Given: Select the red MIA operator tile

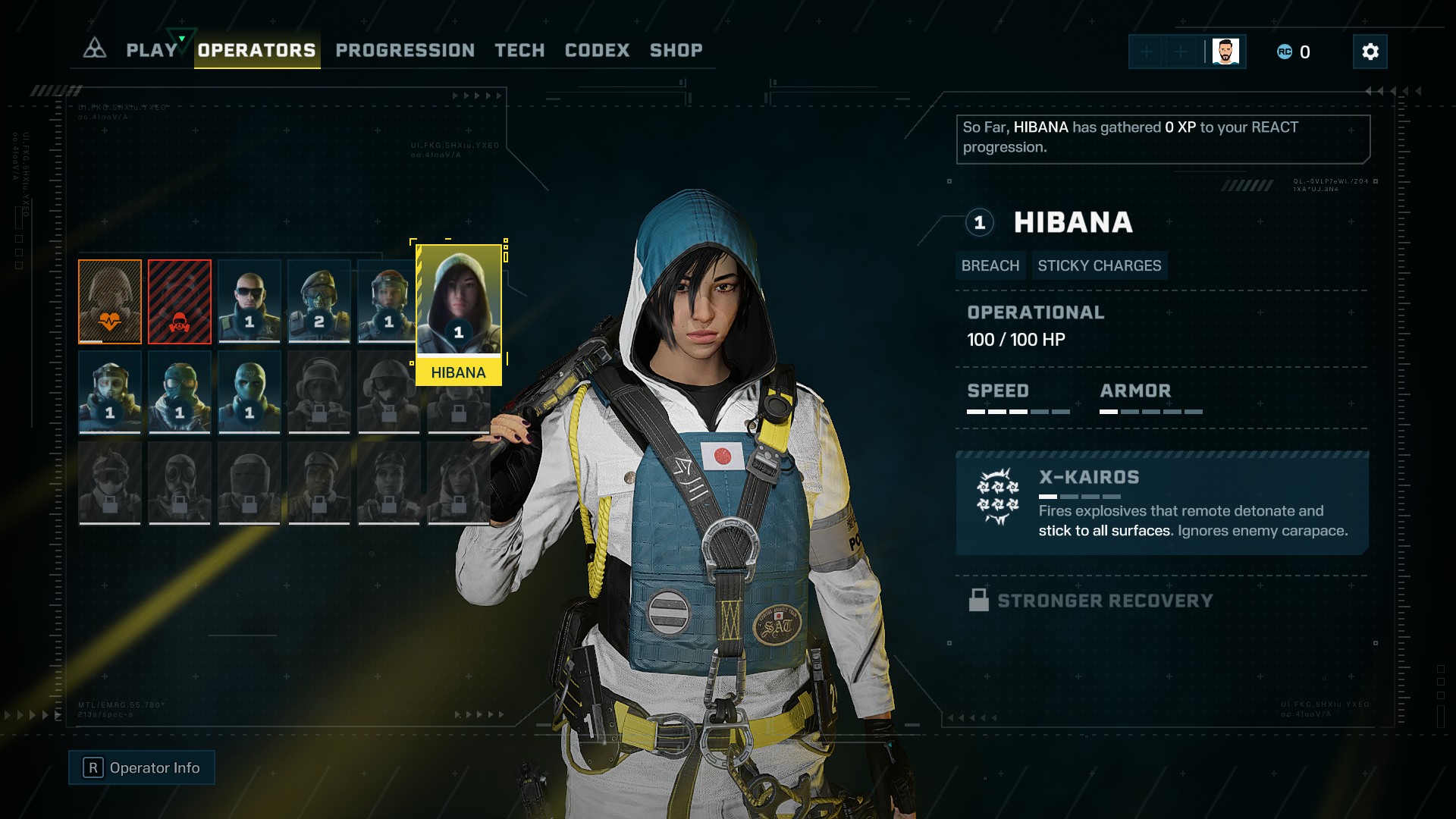Looking at the screenshot, I should [180, 301].
